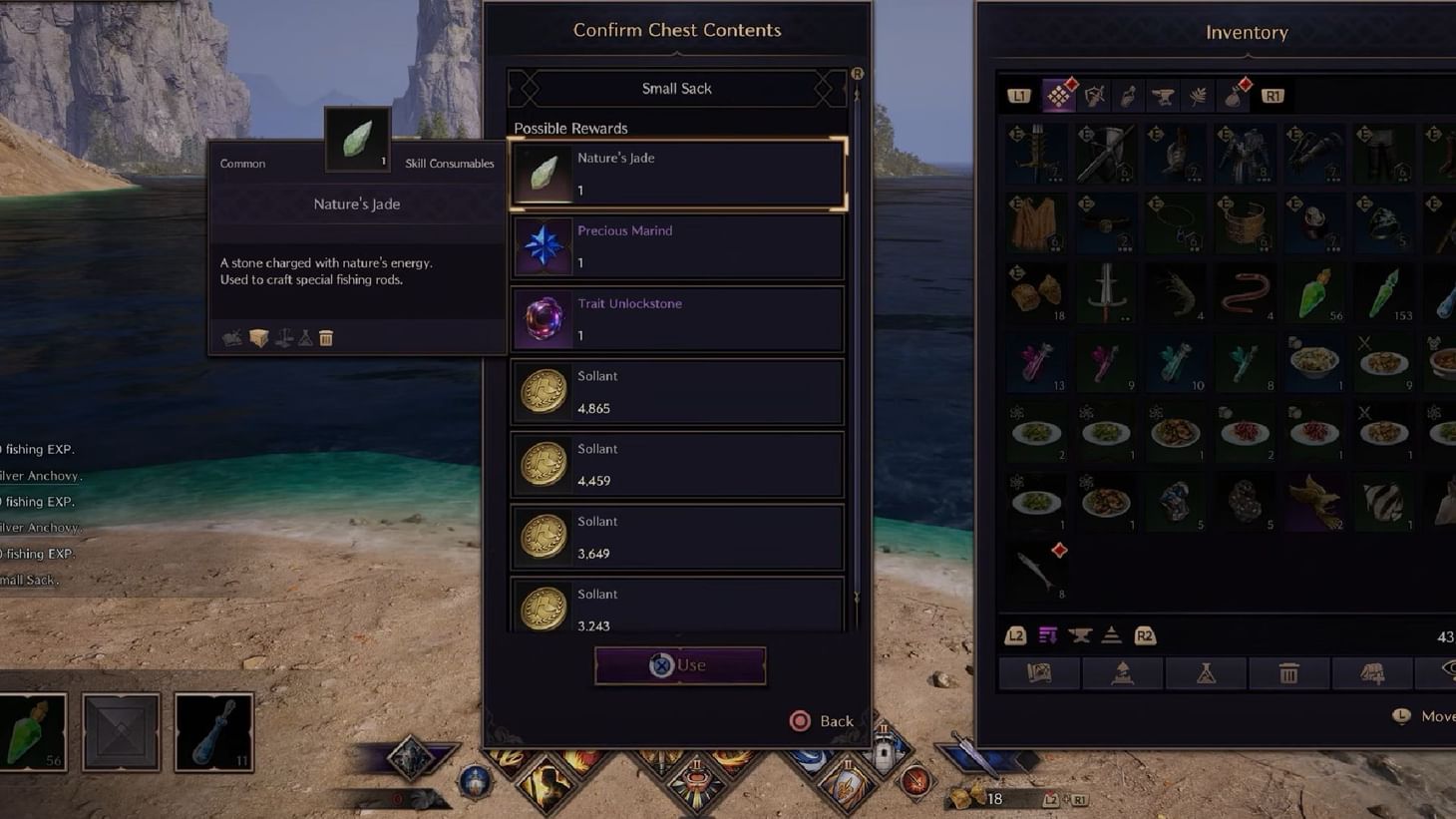Click the trash can button in inventory

tap(1288, 674)
